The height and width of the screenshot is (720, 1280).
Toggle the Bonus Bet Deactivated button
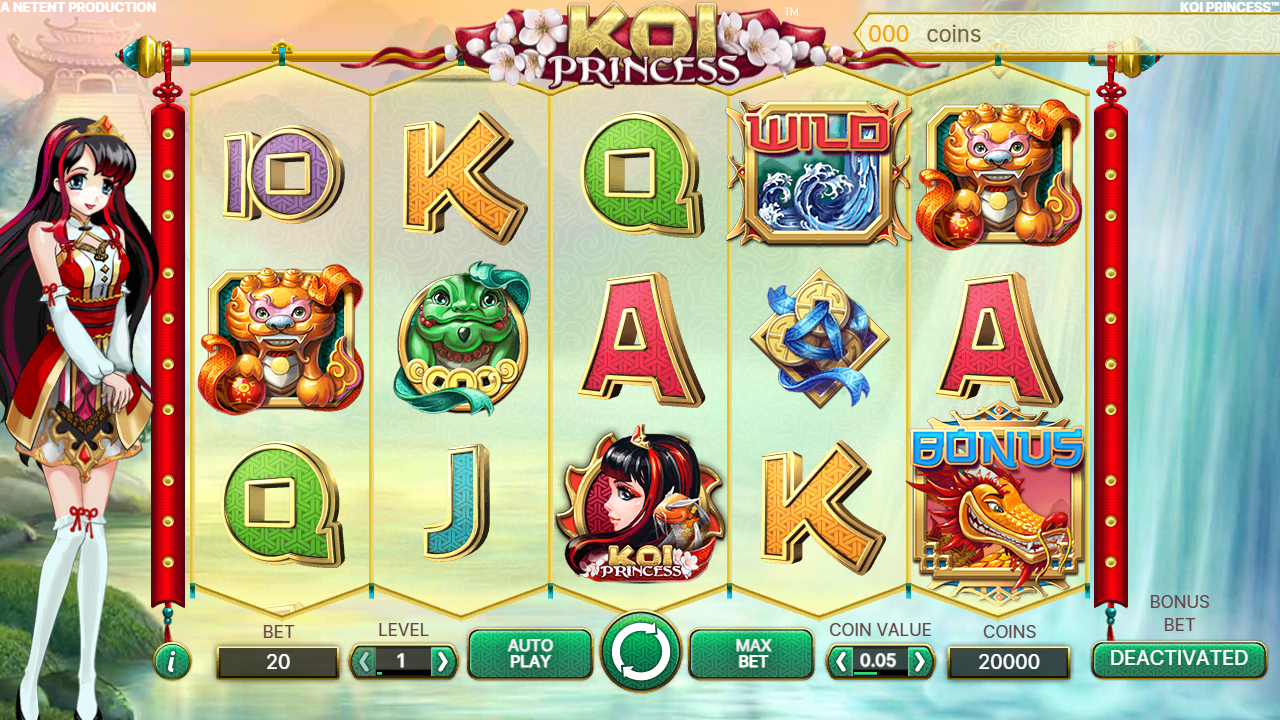(x=1178, y=659)
